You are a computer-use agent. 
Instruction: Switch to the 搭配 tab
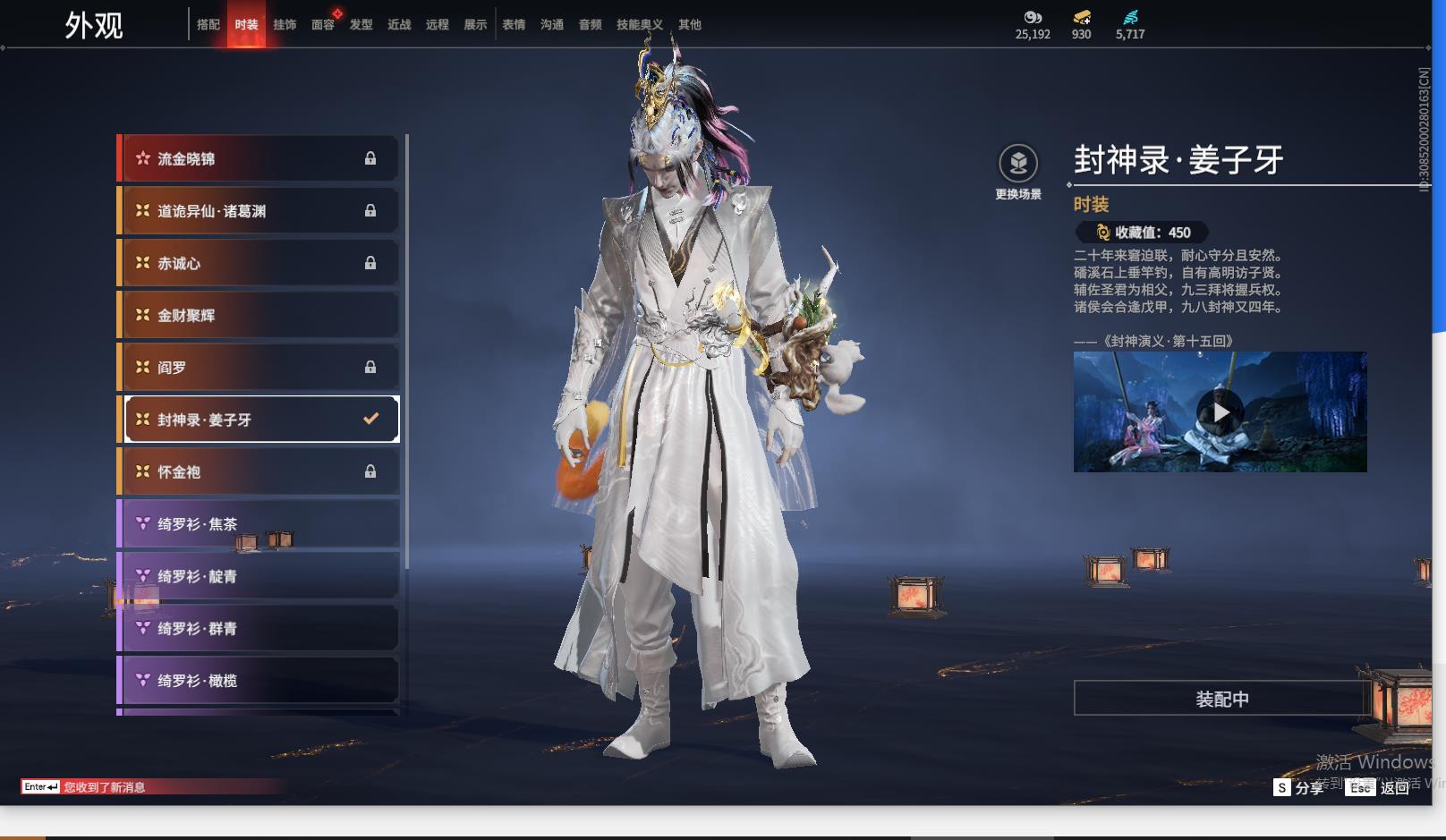(208, 25)
